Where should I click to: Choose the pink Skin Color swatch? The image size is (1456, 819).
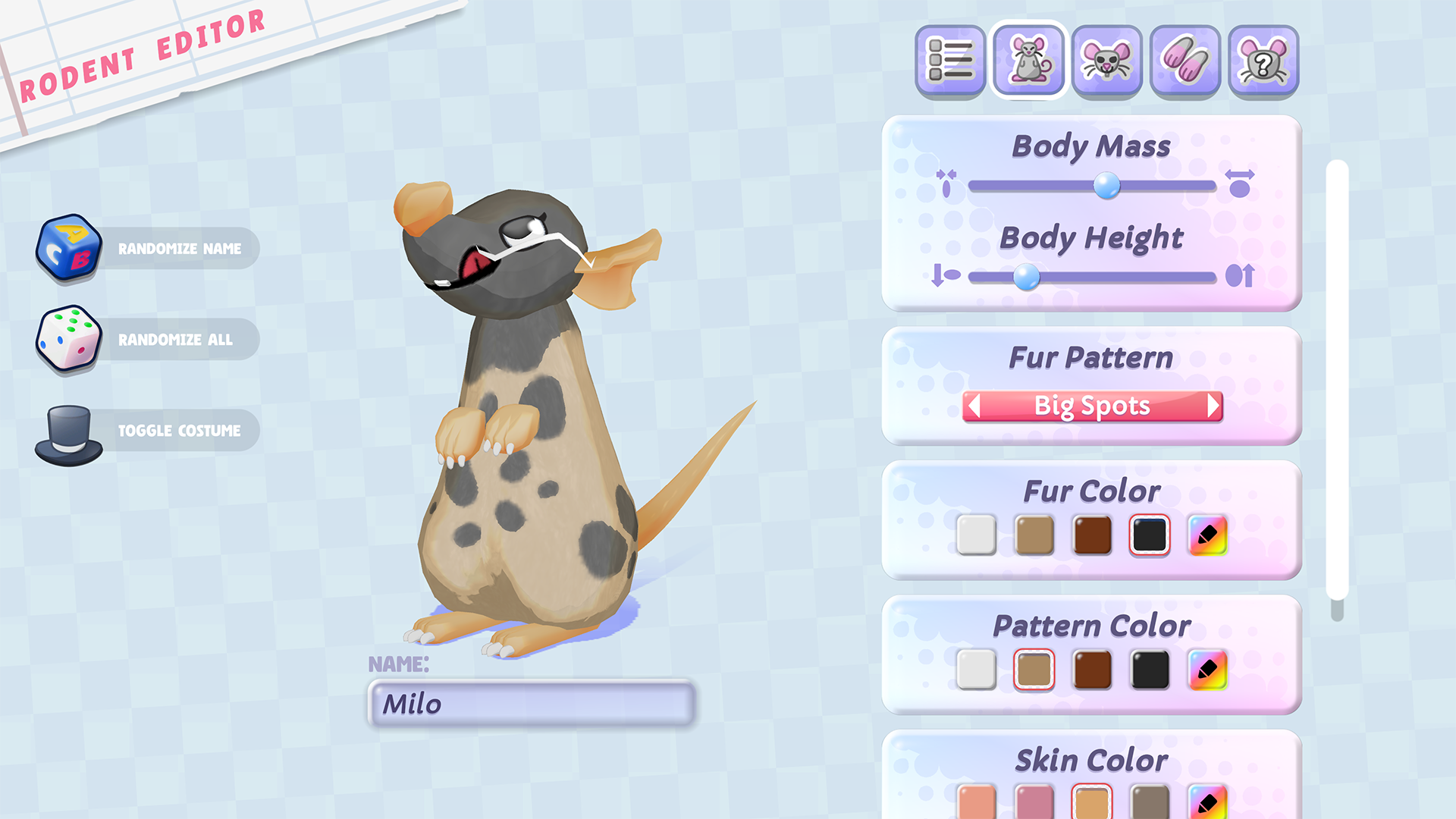1034,802
